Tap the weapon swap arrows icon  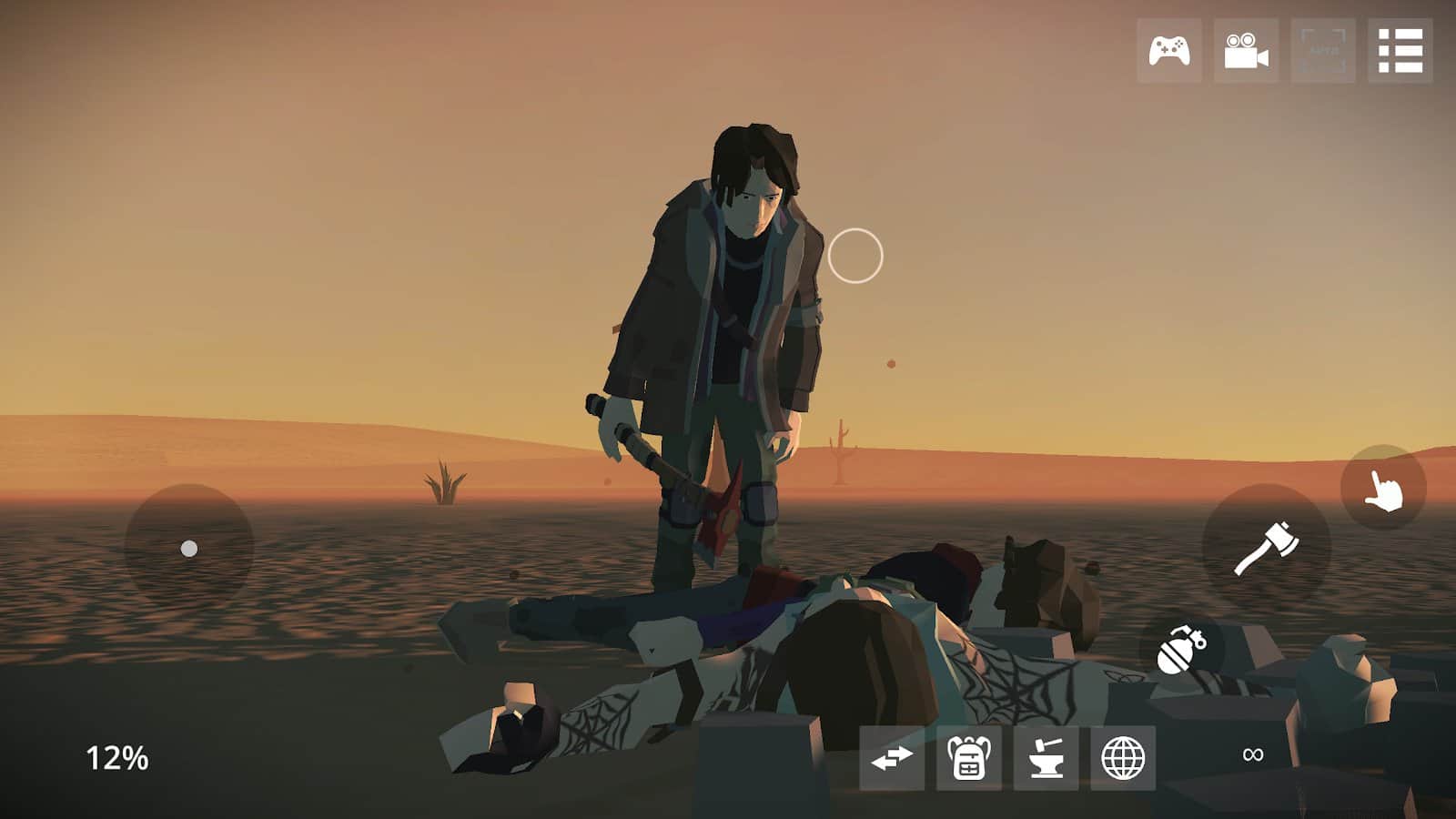894,756
